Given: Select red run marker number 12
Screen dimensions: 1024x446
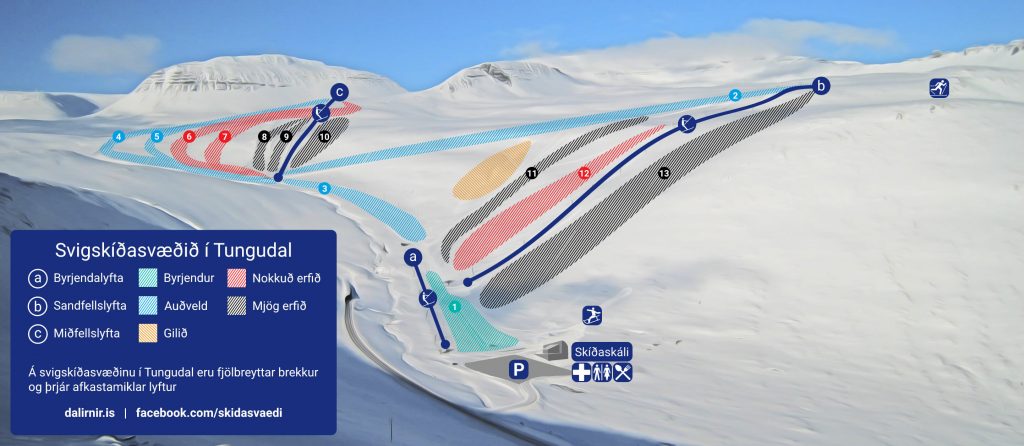Looking at the screenshot, I should click(x=584, y=173).
